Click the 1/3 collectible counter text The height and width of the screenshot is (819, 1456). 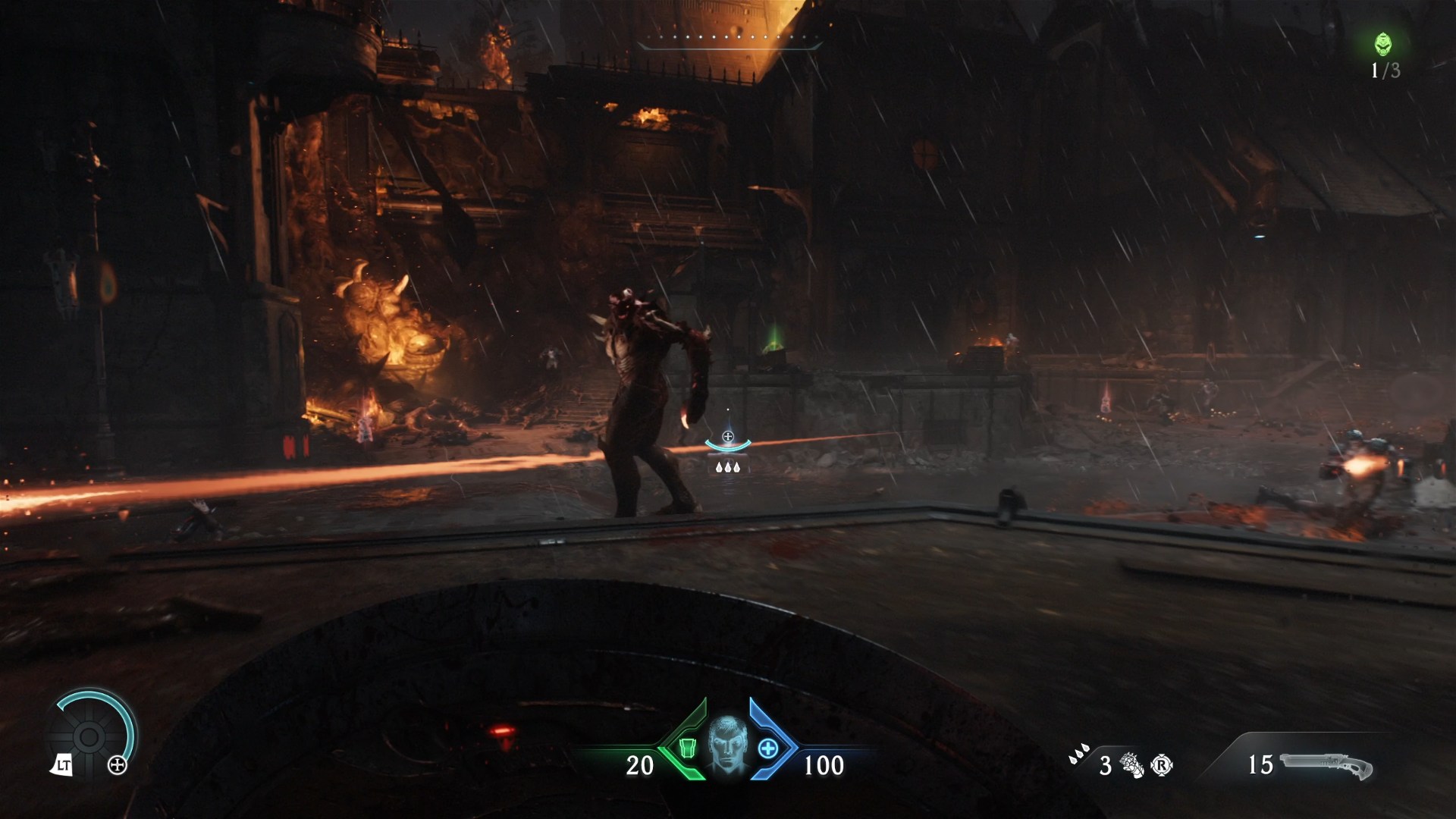click(1387, 72)
